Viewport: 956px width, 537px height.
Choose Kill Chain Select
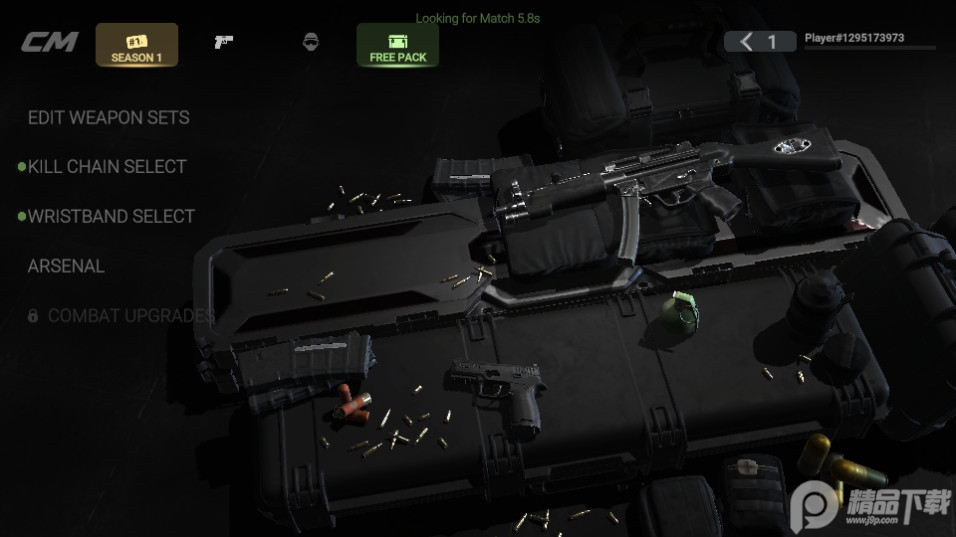click(x=107, y=166)
